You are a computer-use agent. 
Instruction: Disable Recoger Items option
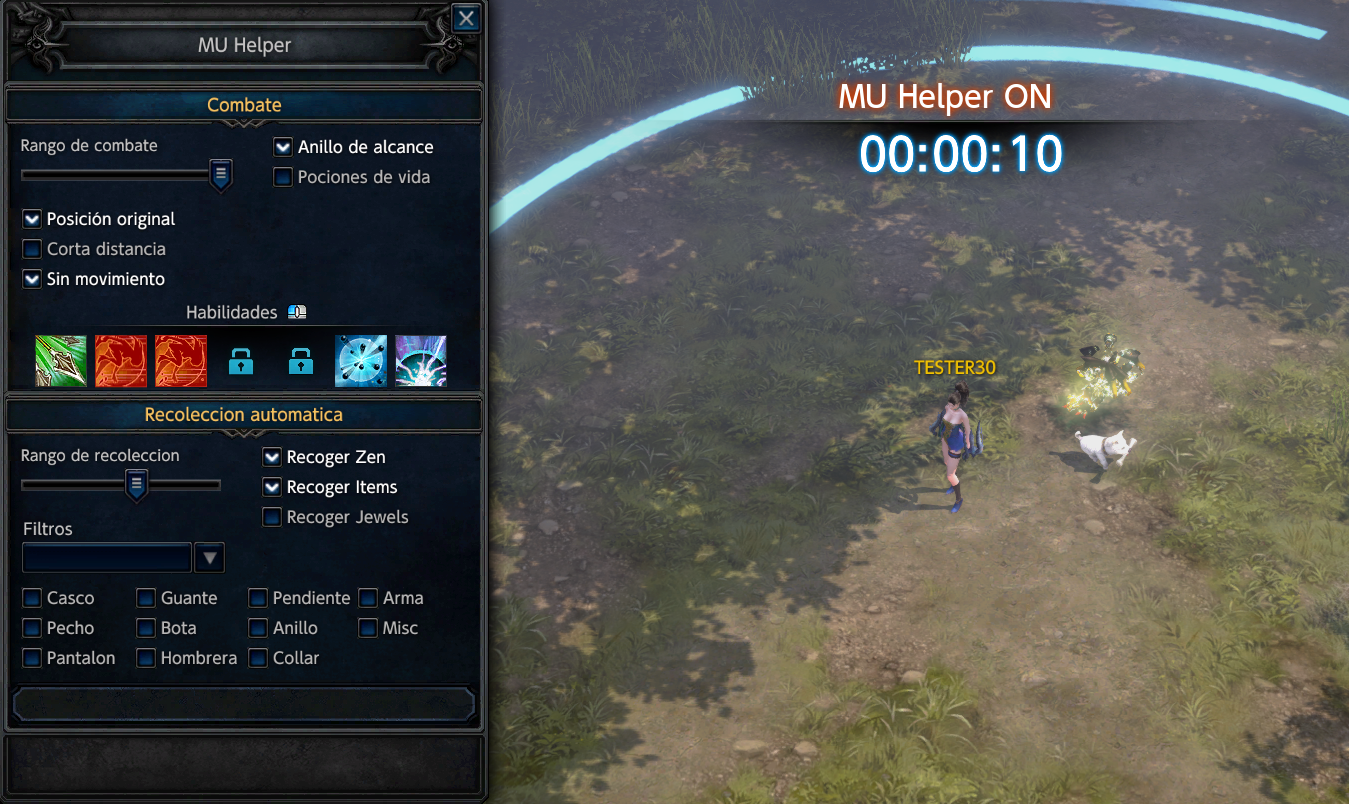click(272, 487)
